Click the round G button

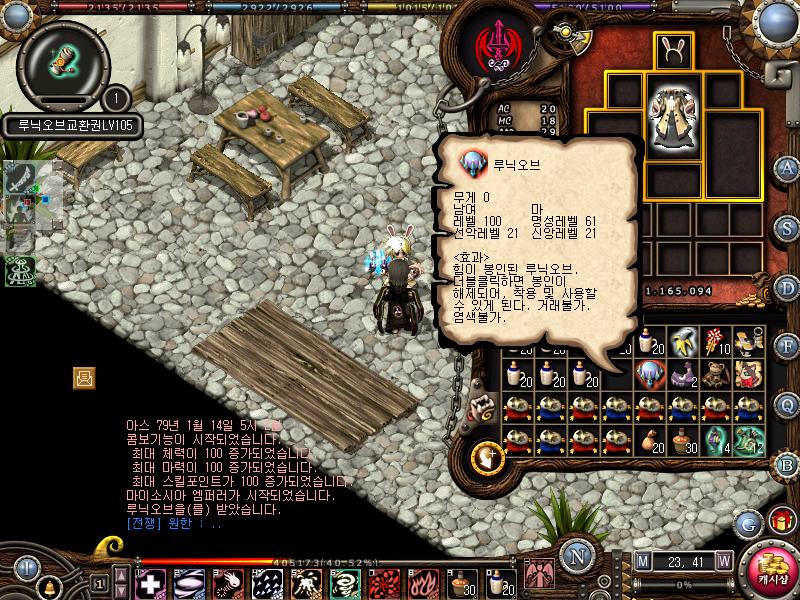[x=748, y=523]
